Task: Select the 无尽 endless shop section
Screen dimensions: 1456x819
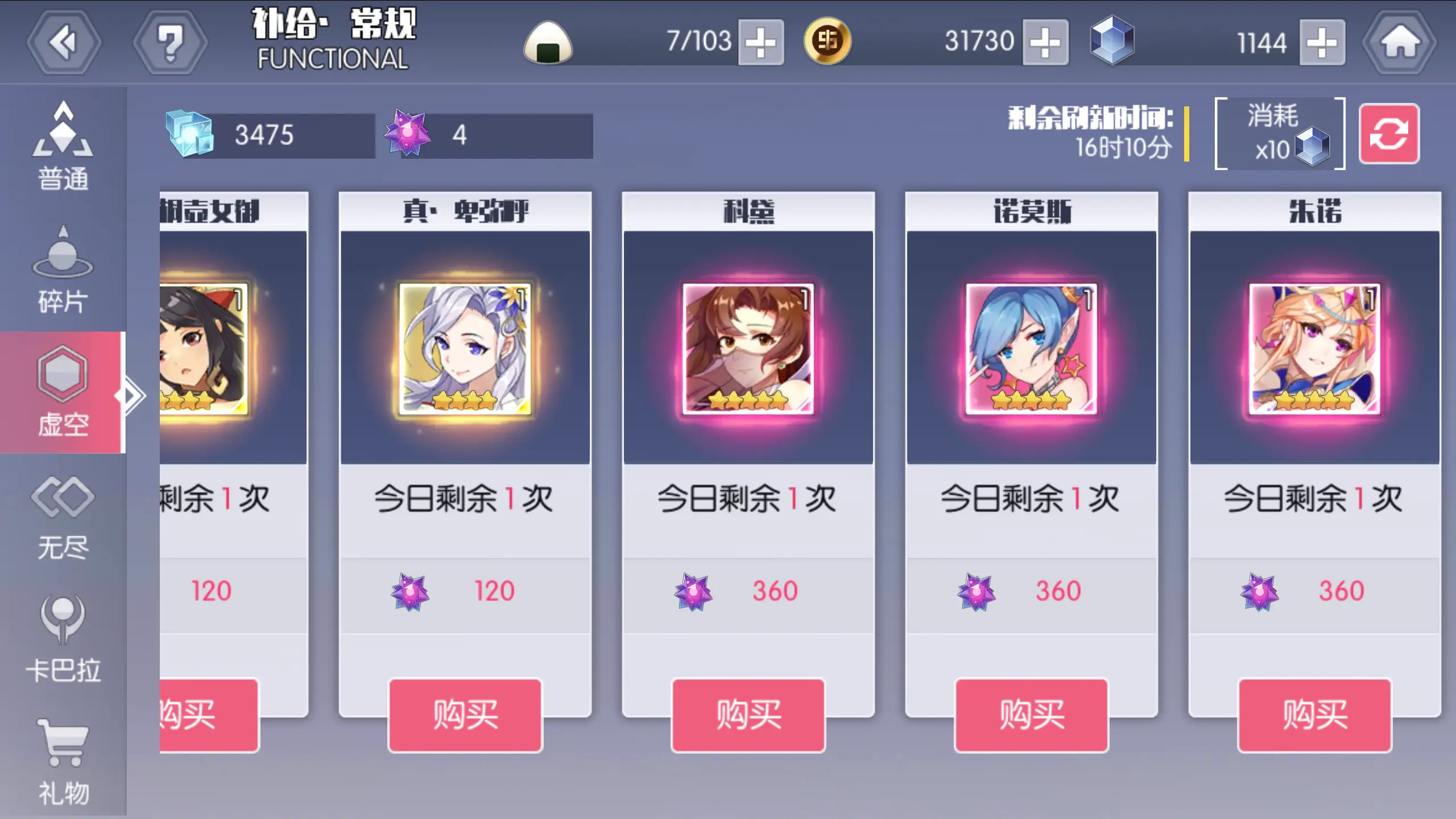Action: (x=63, y=515)
